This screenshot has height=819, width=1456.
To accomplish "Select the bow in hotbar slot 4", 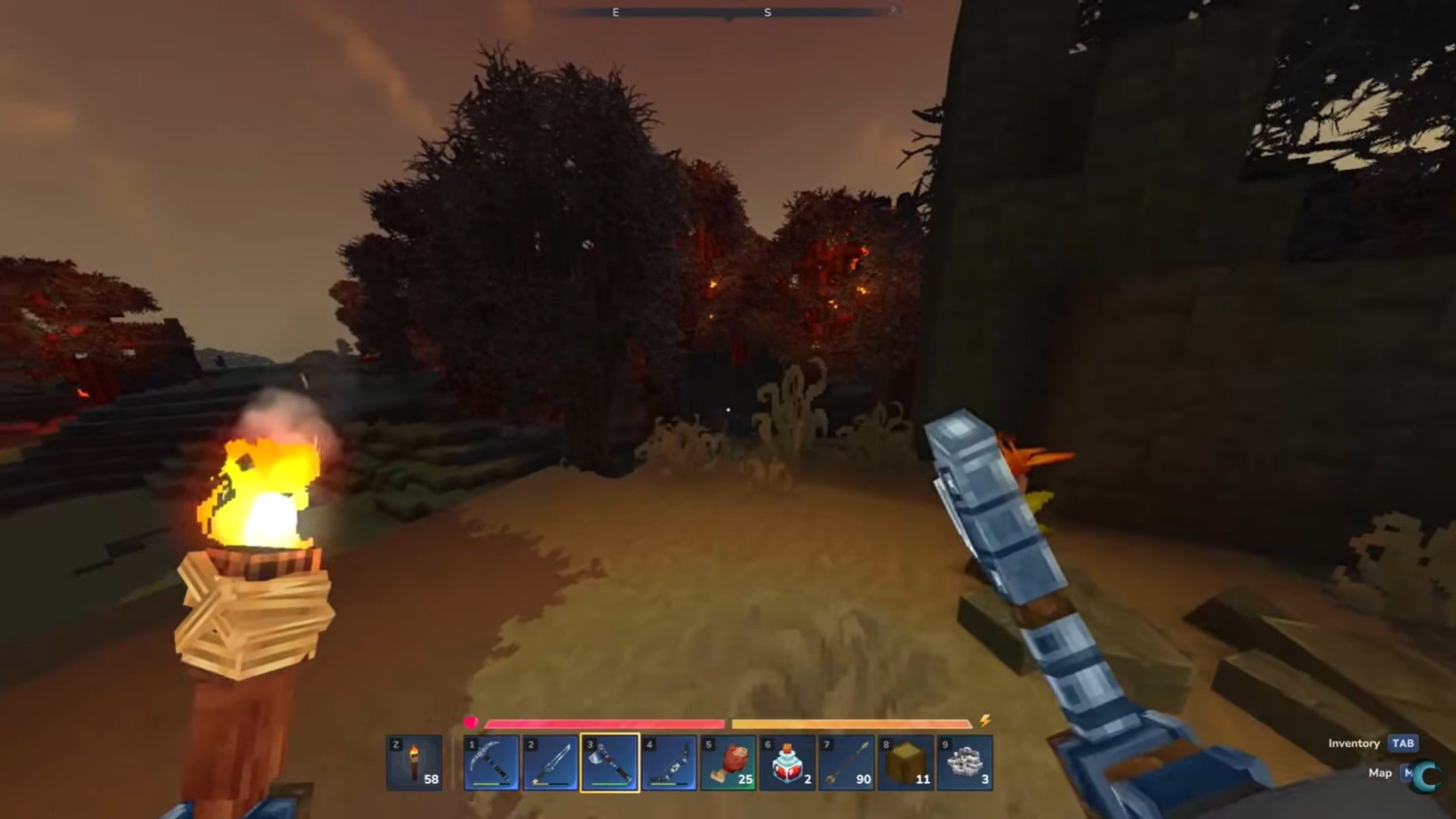I will click(x=669, y=762).
